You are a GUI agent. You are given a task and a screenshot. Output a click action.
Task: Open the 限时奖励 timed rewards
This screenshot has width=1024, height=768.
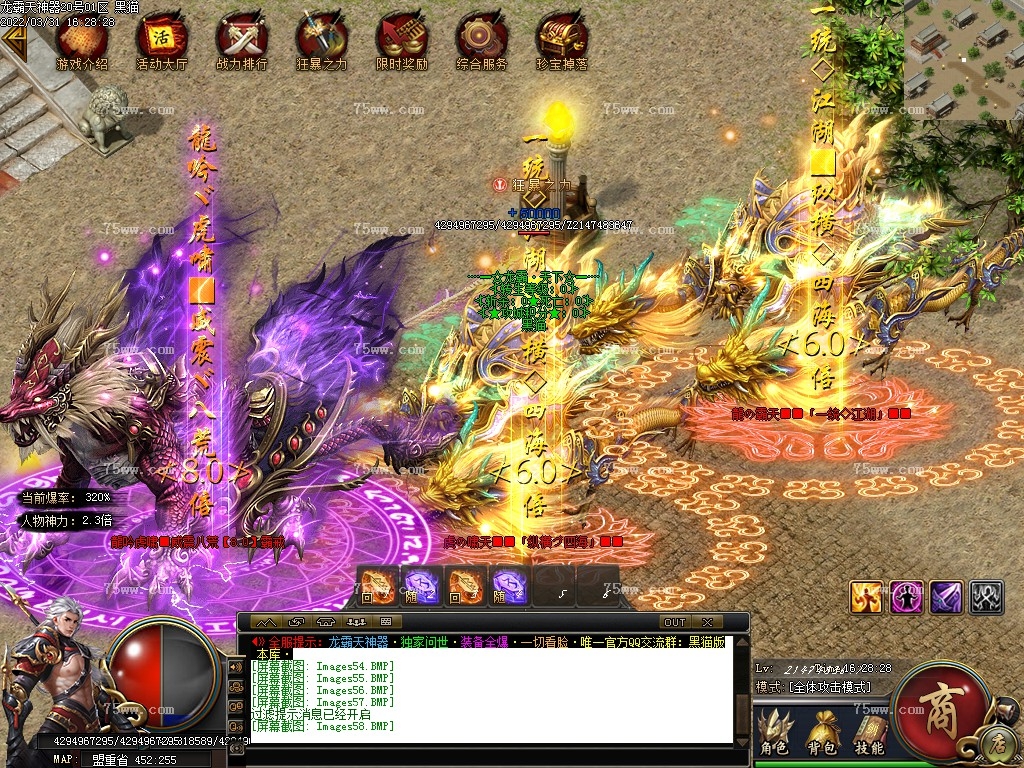tap(401, 43)
